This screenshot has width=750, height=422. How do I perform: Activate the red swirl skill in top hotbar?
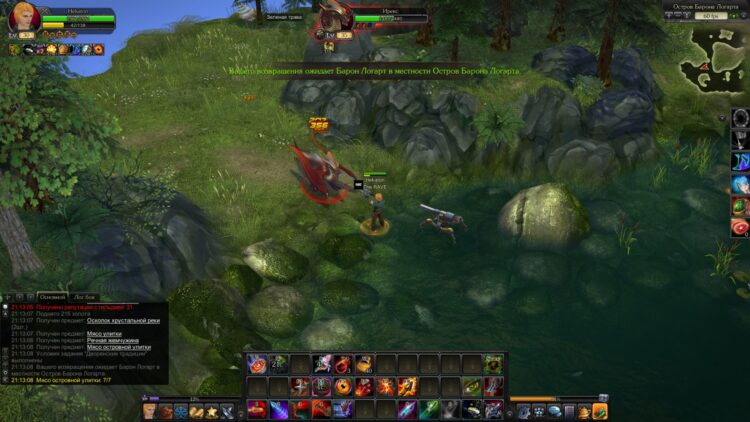click(x=256, y=364)
